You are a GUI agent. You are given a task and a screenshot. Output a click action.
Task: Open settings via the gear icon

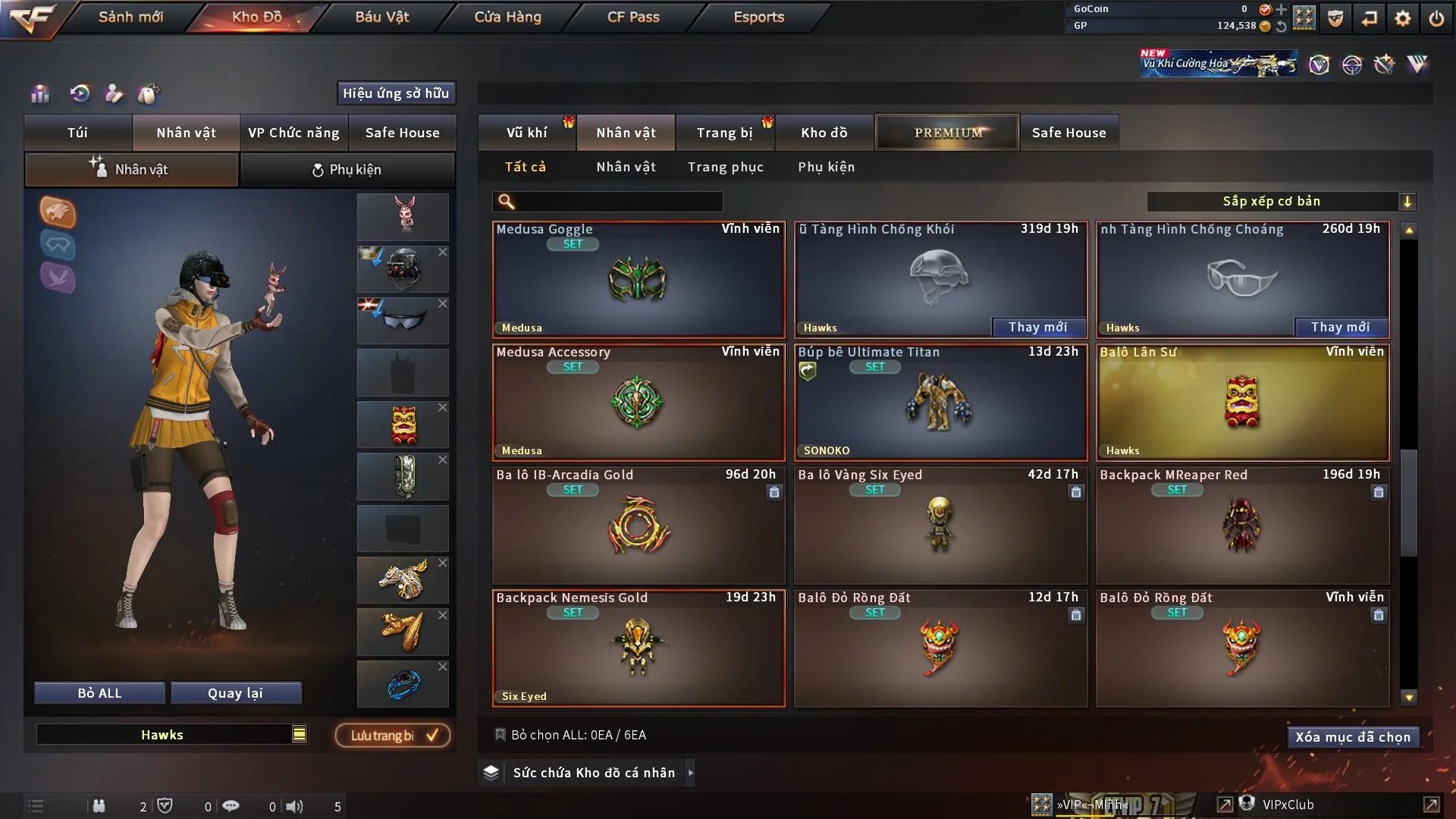pos(1403,18)
